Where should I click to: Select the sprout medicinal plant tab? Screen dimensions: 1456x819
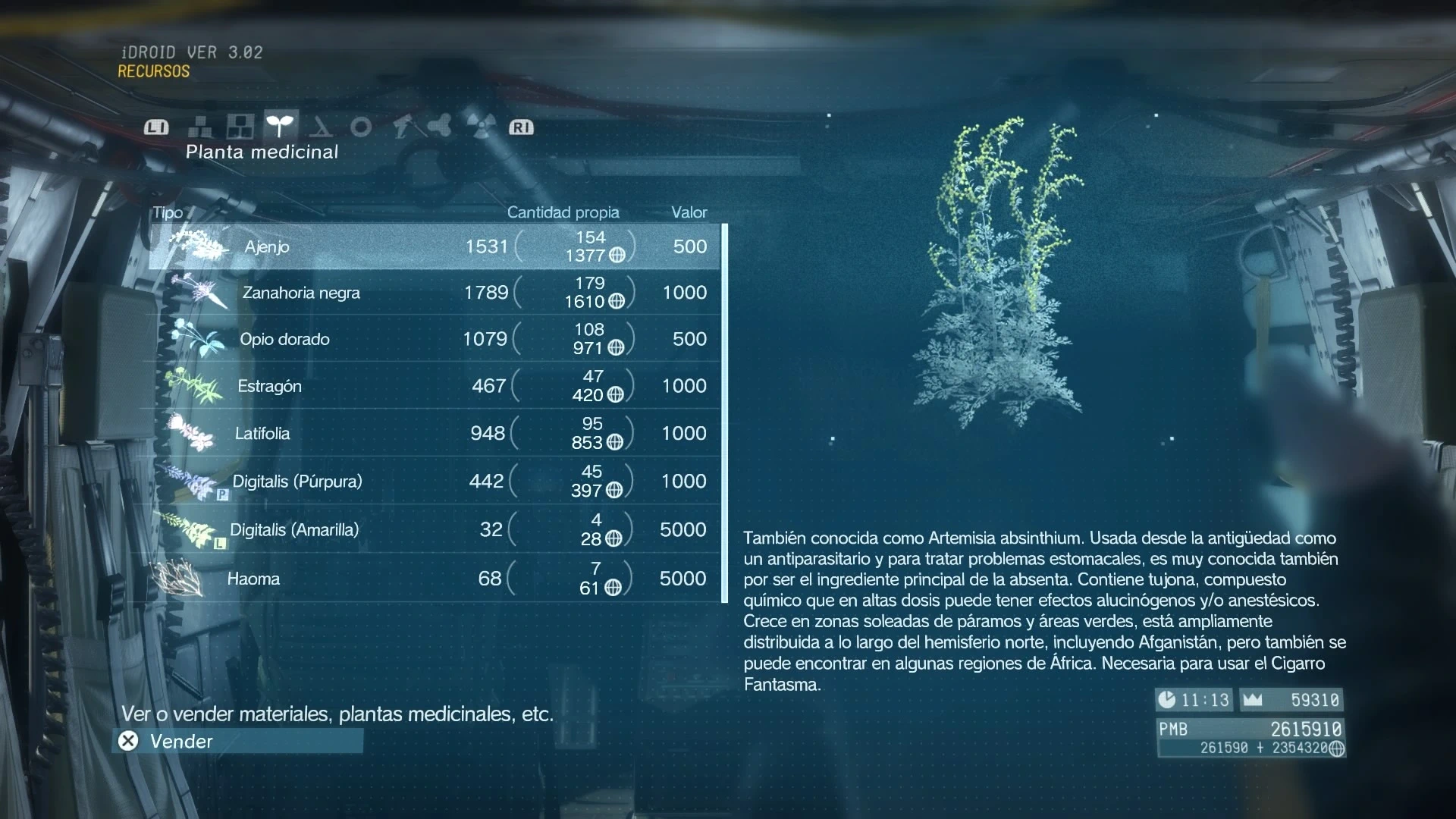(280, 126)
